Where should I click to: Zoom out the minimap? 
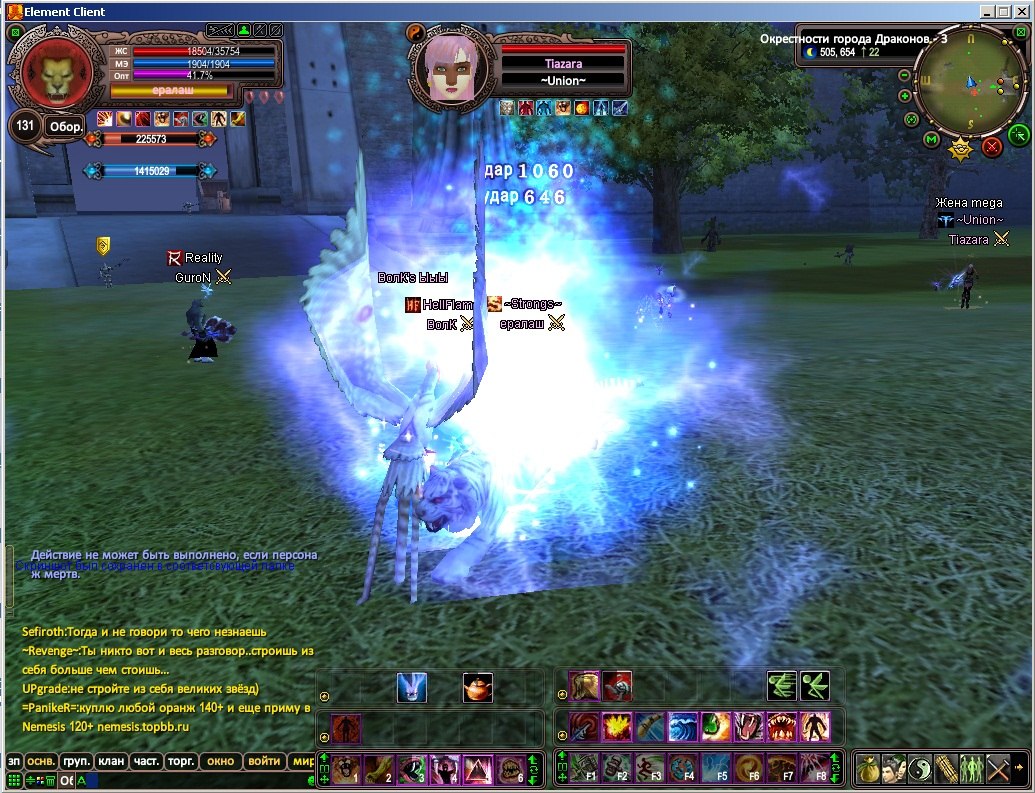coord(904,76)
